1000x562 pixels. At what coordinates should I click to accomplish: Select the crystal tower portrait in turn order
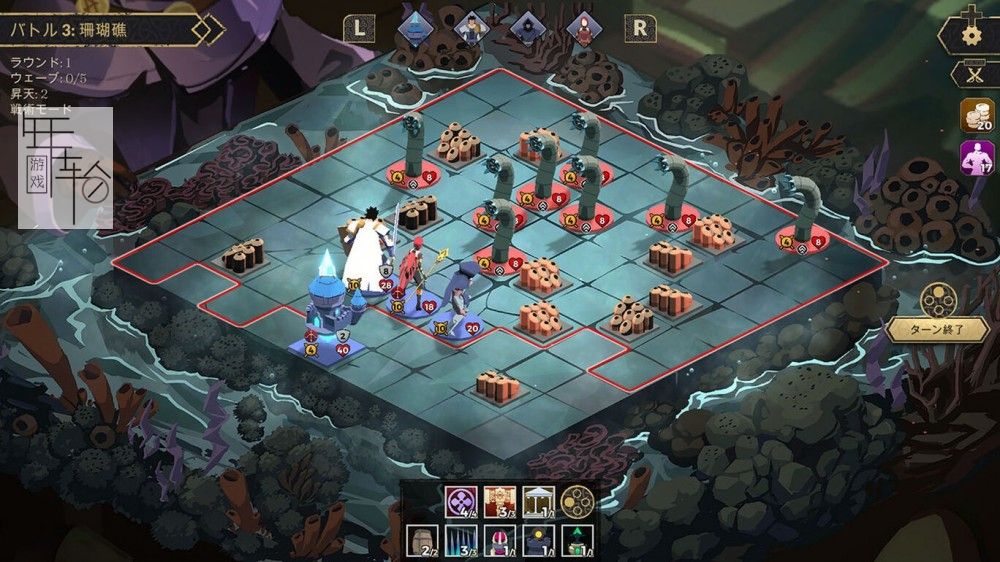(414, 28)
